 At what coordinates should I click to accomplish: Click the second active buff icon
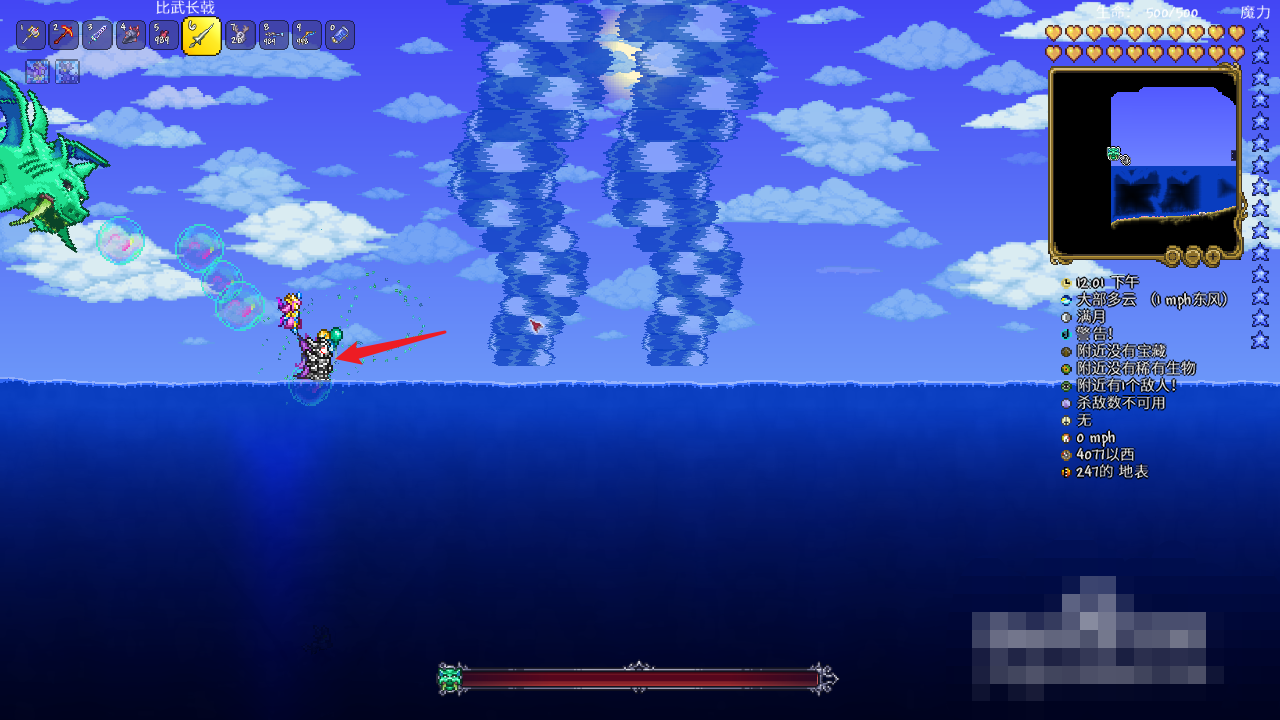[x=67, y=71]
